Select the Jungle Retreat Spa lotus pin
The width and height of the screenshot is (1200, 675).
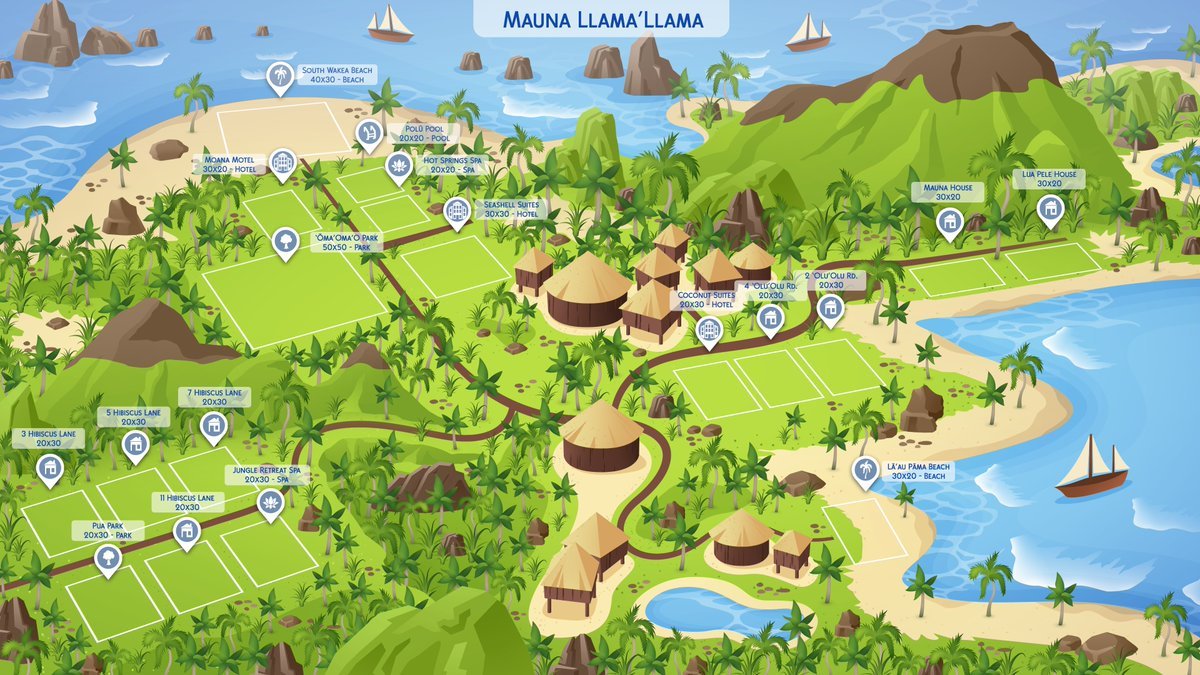270,501
